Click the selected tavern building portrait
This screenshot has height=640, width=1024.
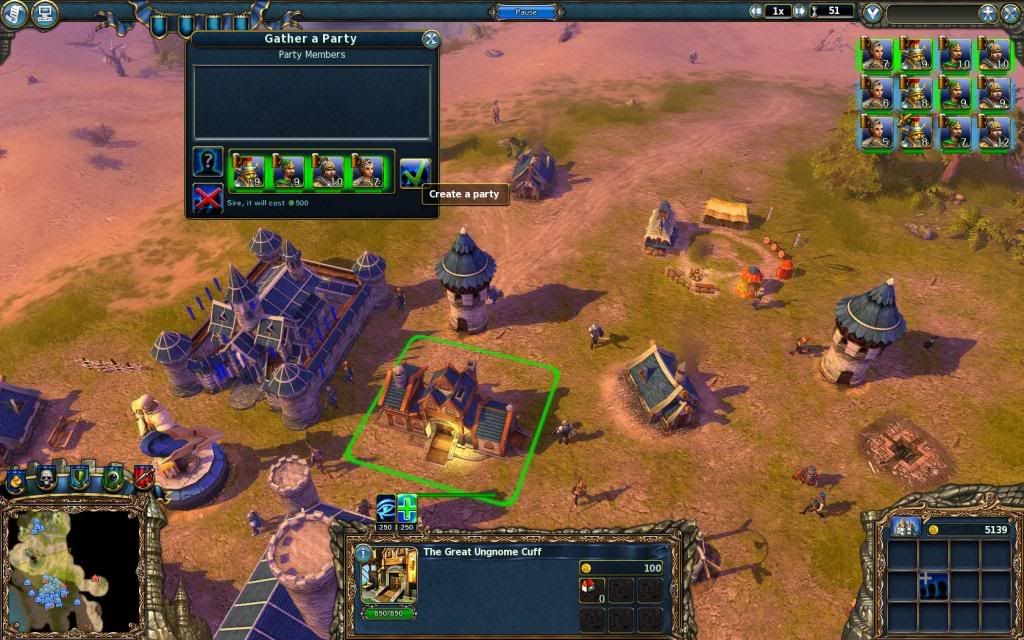(388, 577)
